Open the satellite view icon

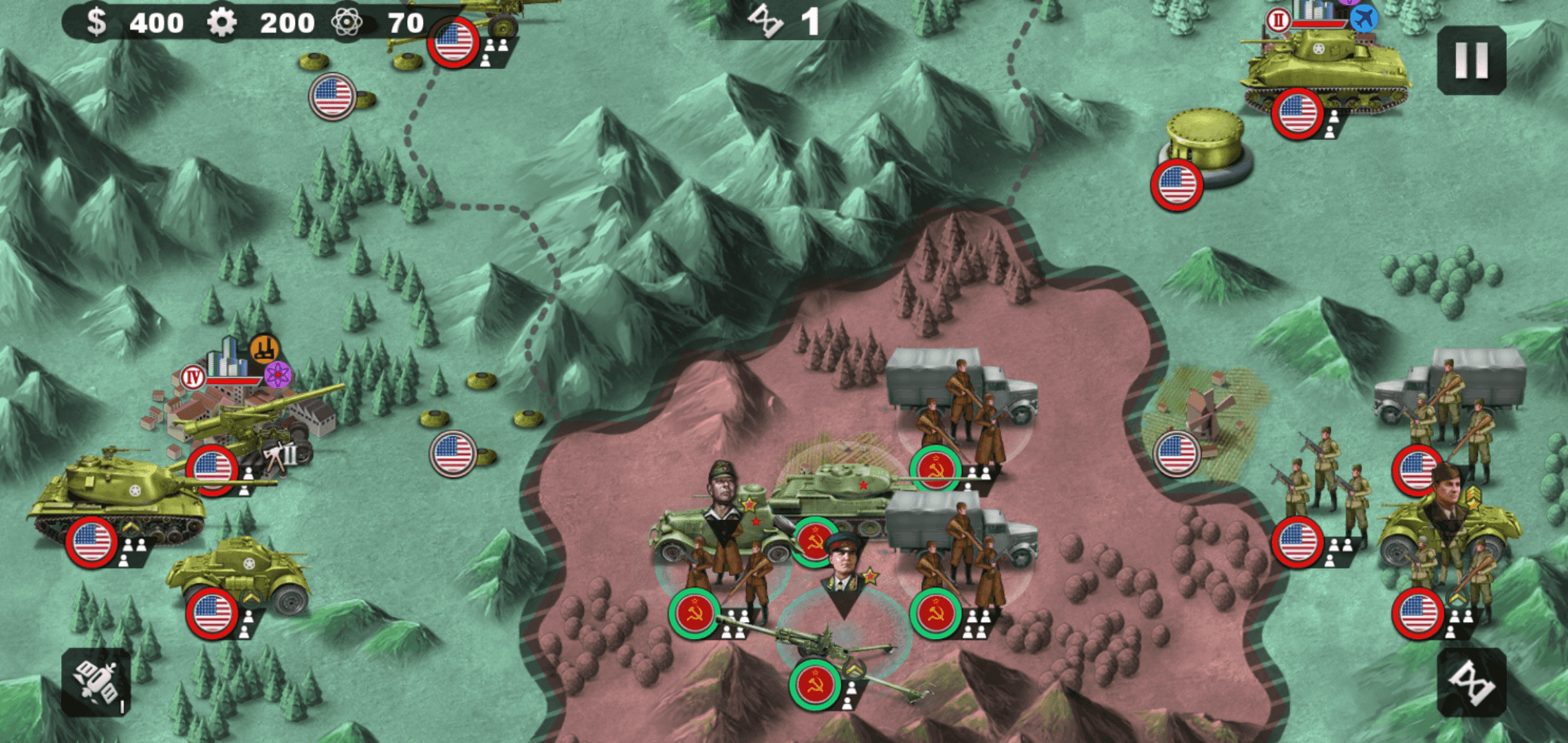point(96,682)
